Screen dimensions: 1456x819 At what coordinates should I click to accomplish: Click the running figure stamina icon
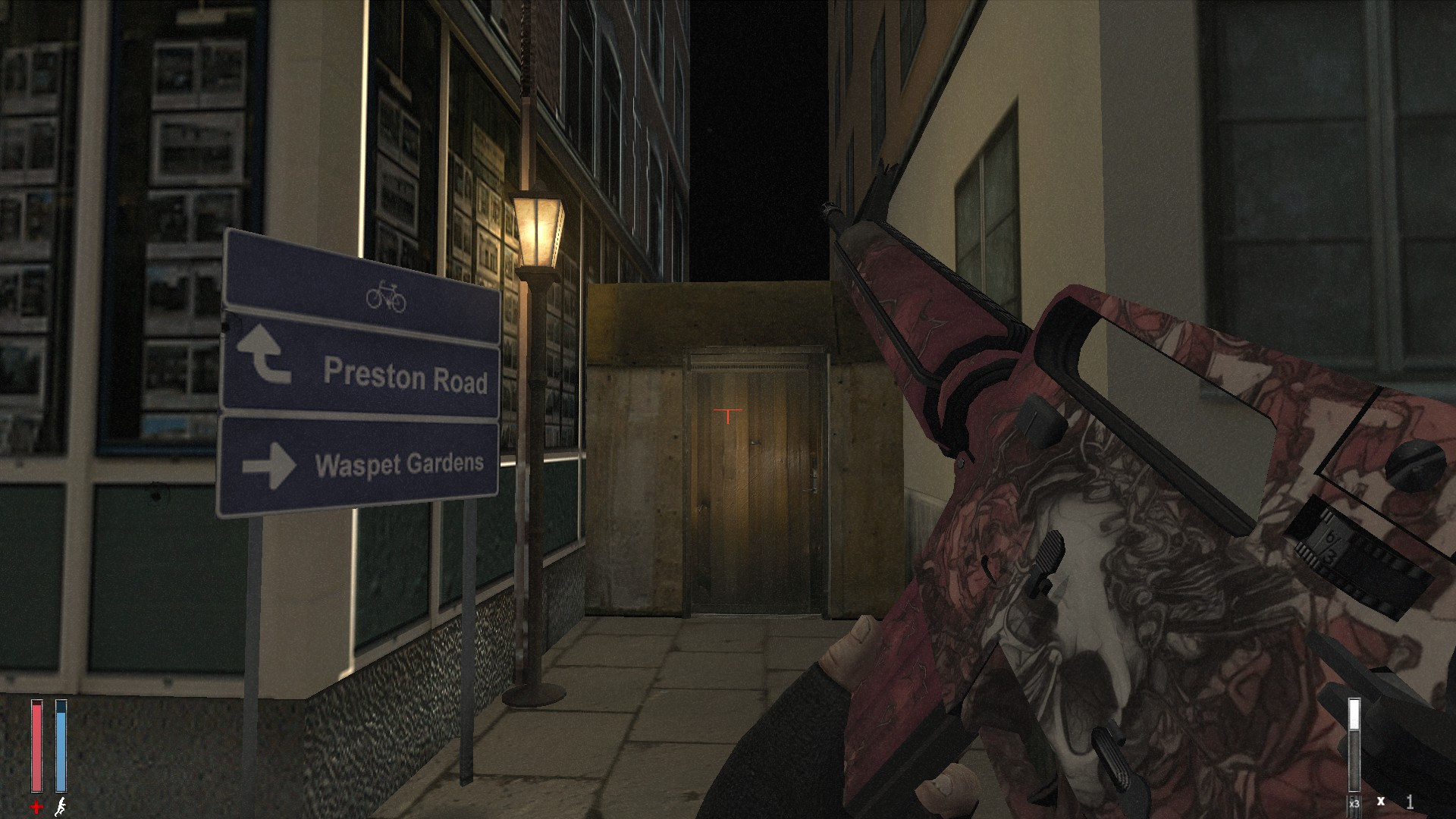click(61, 807)
